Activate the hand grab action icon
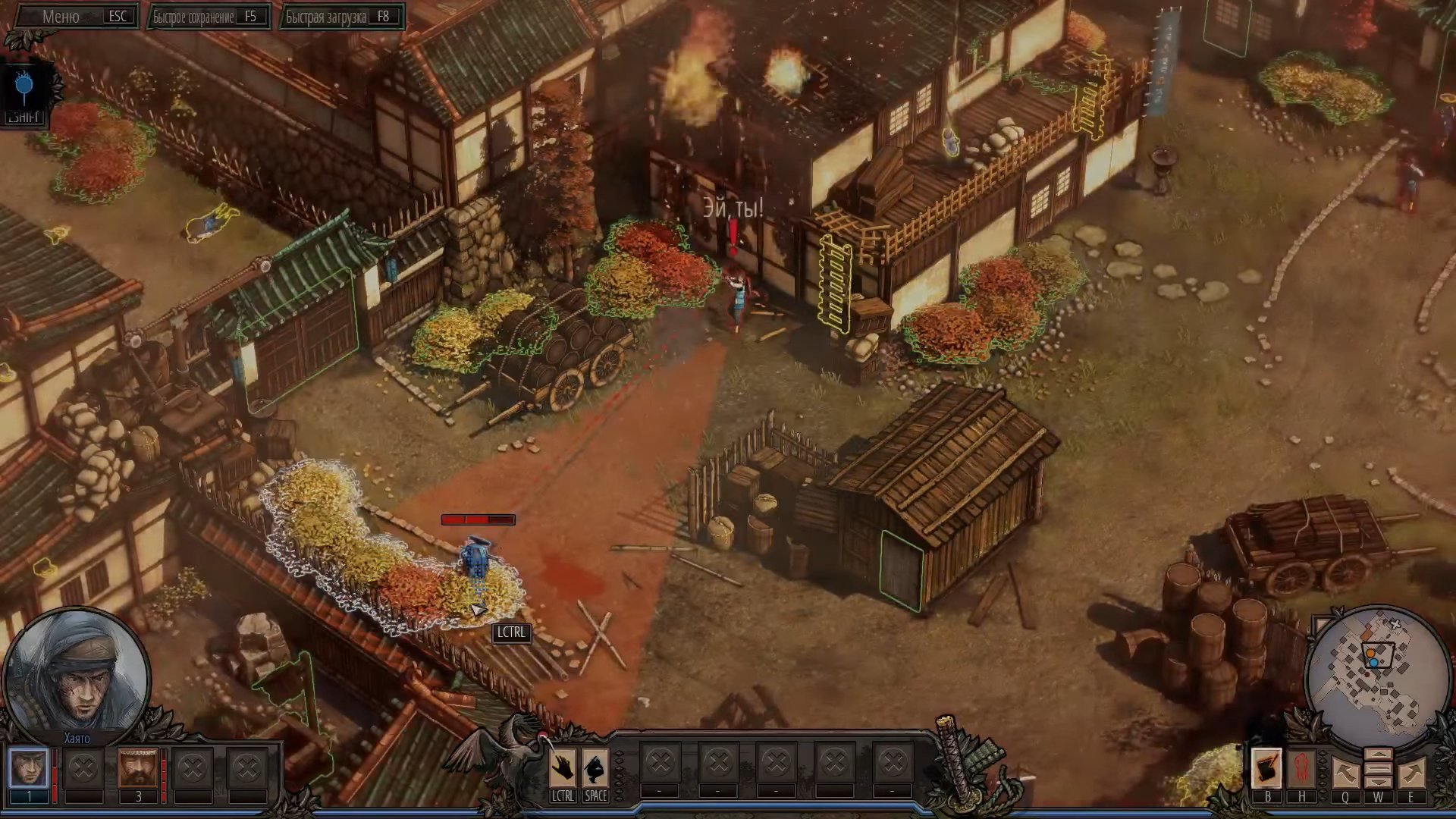This screenshot has width=1456, height=819. 563,768
